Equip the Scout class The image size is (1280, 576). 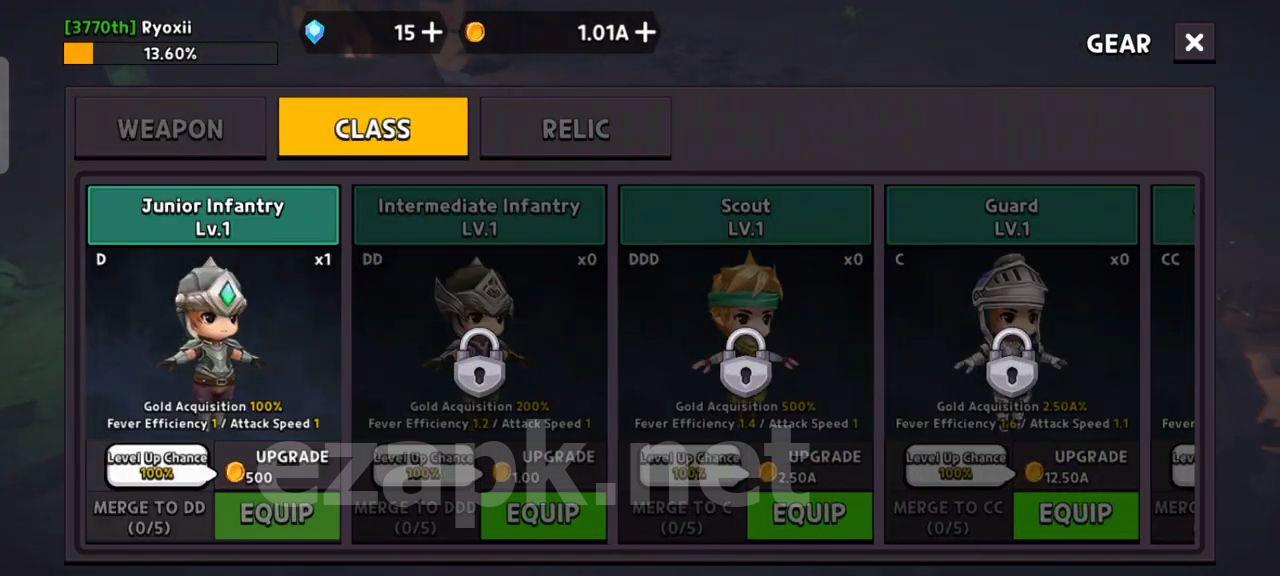coord(809,514)
